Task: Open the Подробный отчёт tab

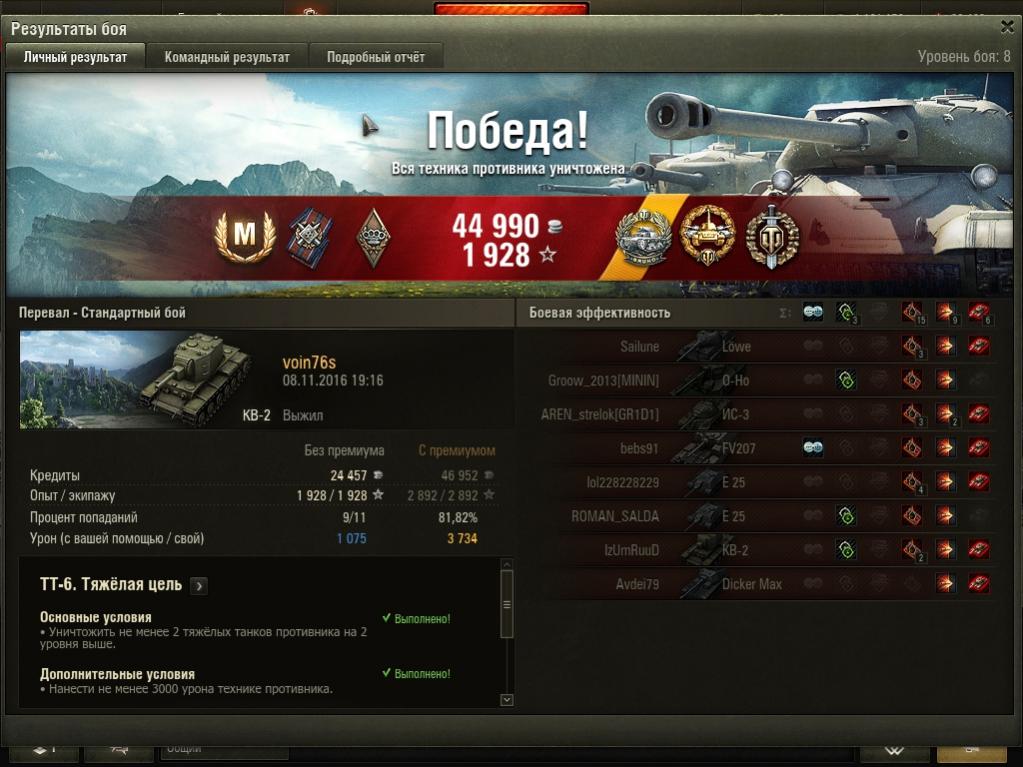Action: click(376, 57)
